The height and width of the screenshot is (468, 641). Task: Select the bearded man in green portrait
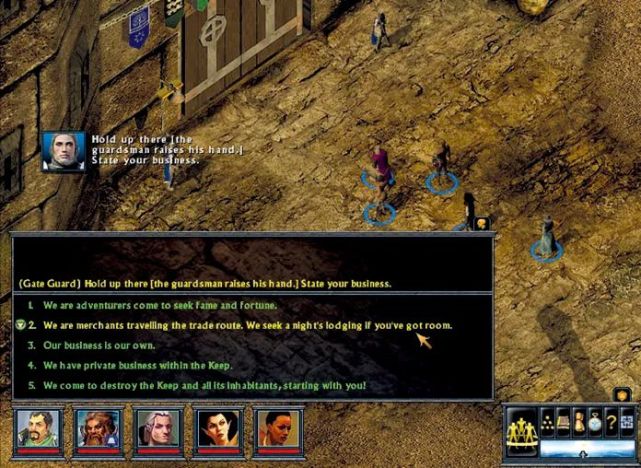39,429
